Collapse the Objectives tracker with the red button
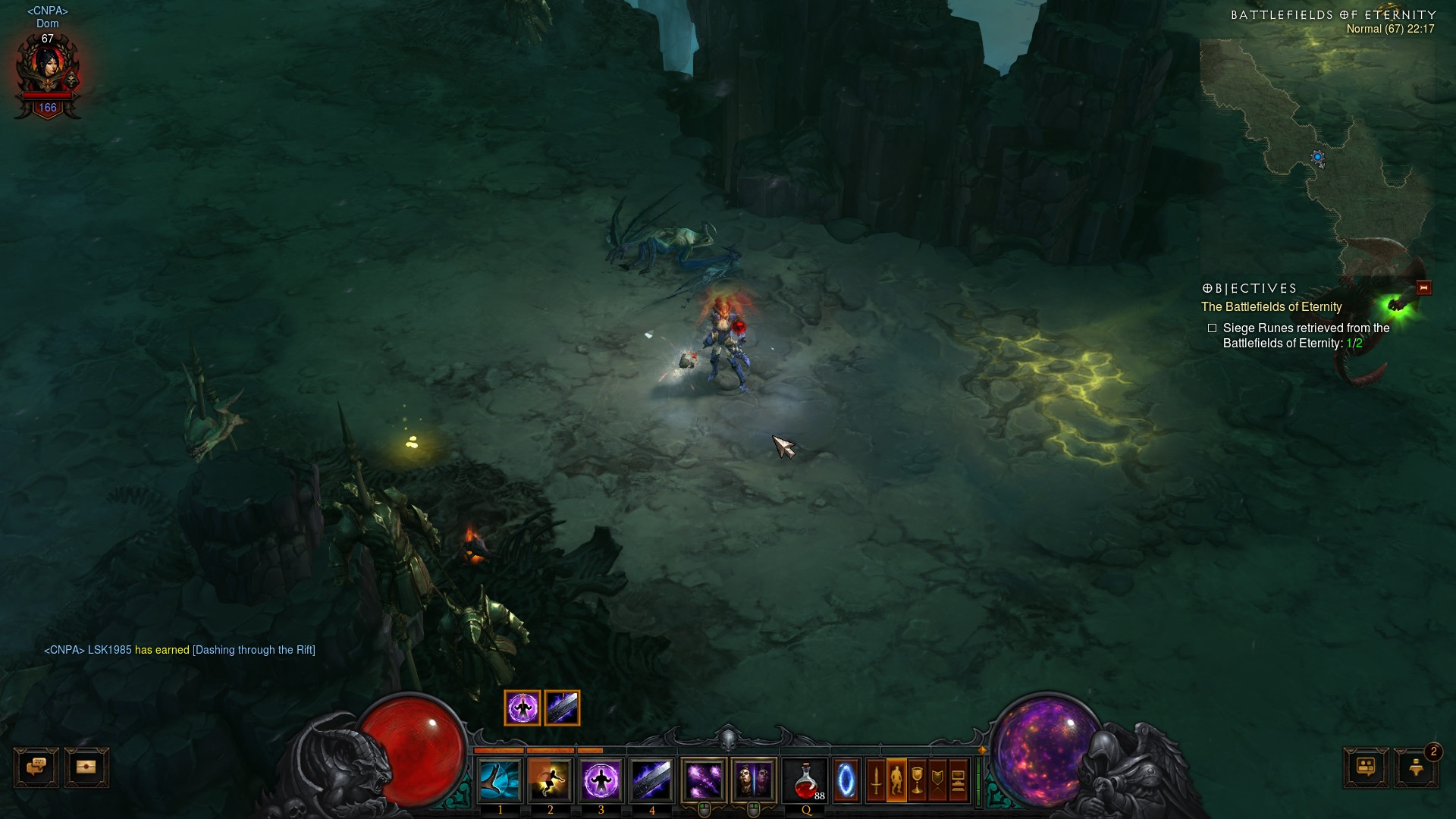The height and width of the screenshot is (819, 1456). point(1423,287)
